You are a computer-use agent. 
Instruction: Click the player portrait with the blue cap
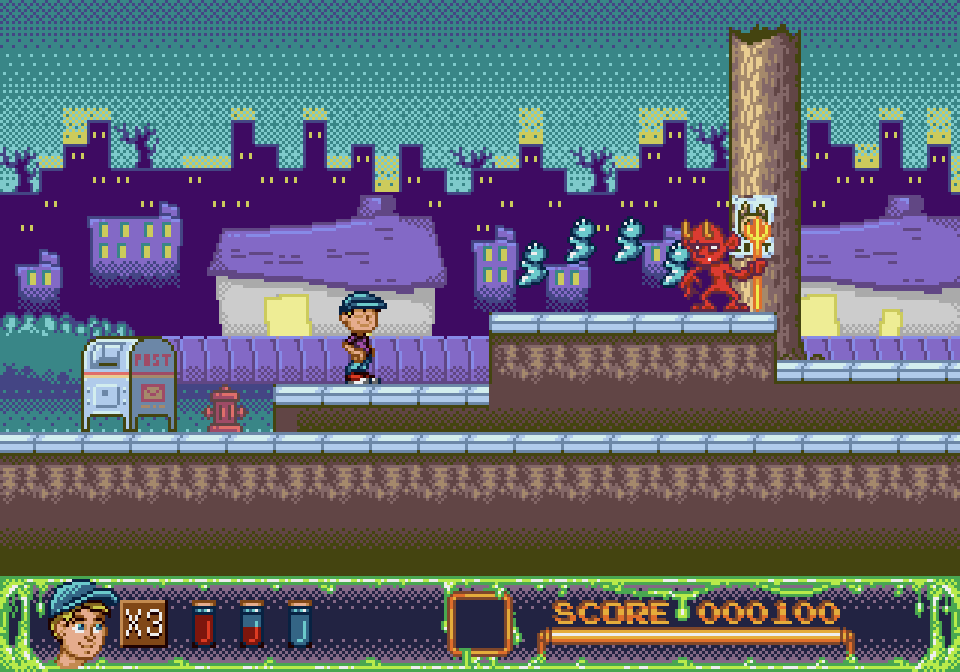point(80,622)
